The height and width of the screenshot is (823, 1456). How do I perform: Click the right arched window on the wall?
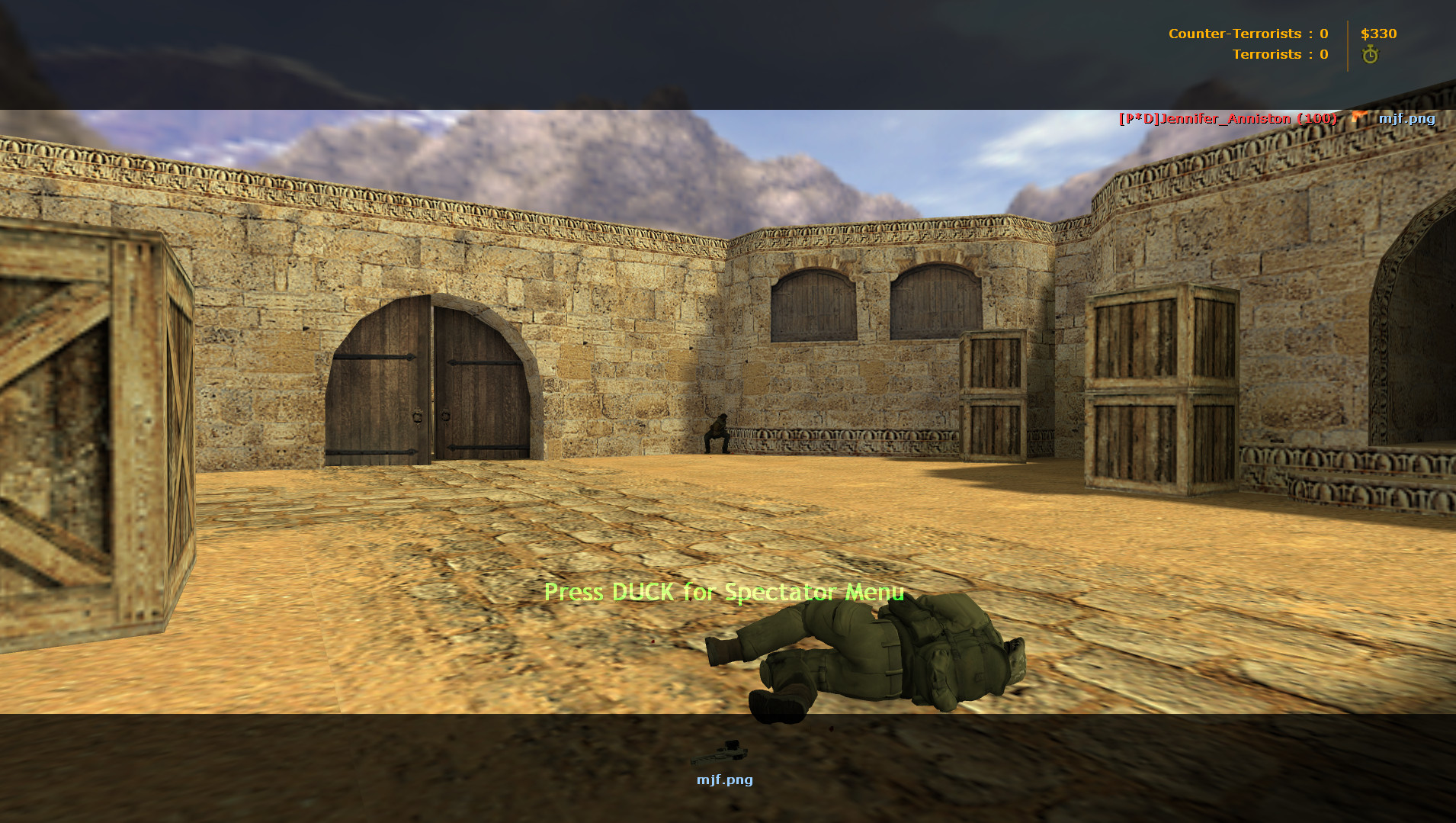(x=935, y=305)
